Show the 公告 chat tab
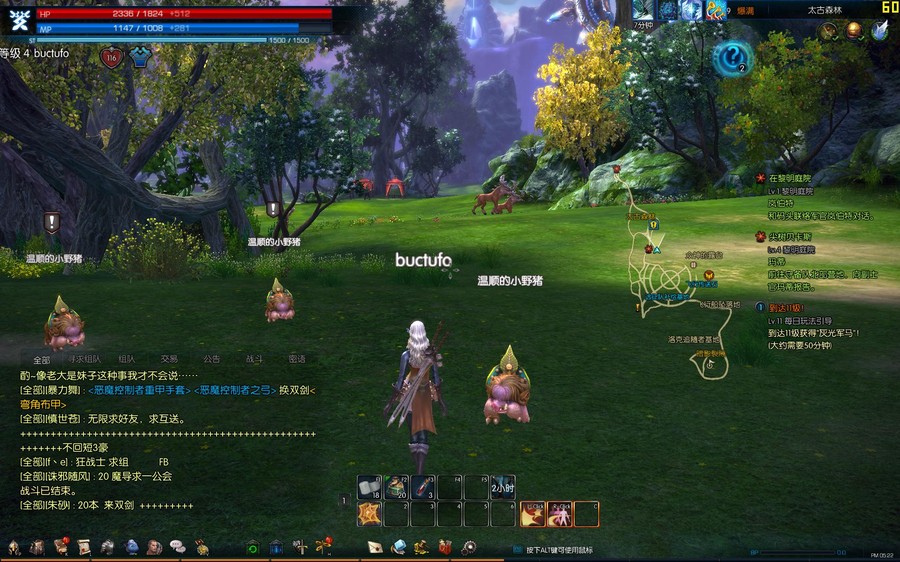Screen dimensions: 900x562 click(211, 359)
